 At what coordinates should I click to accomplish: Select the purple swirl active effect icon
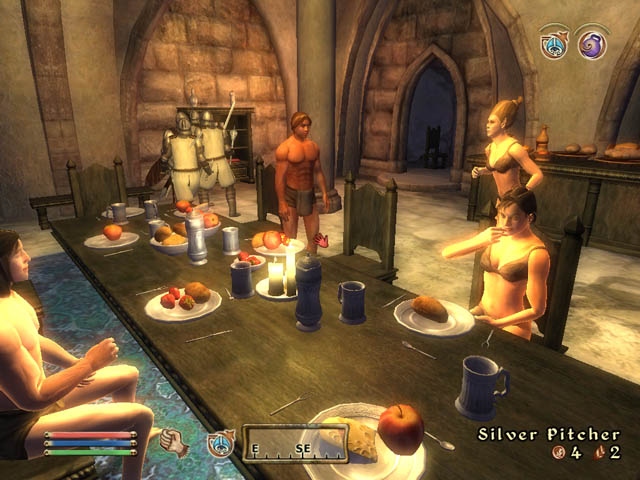(x=593, y=44)
